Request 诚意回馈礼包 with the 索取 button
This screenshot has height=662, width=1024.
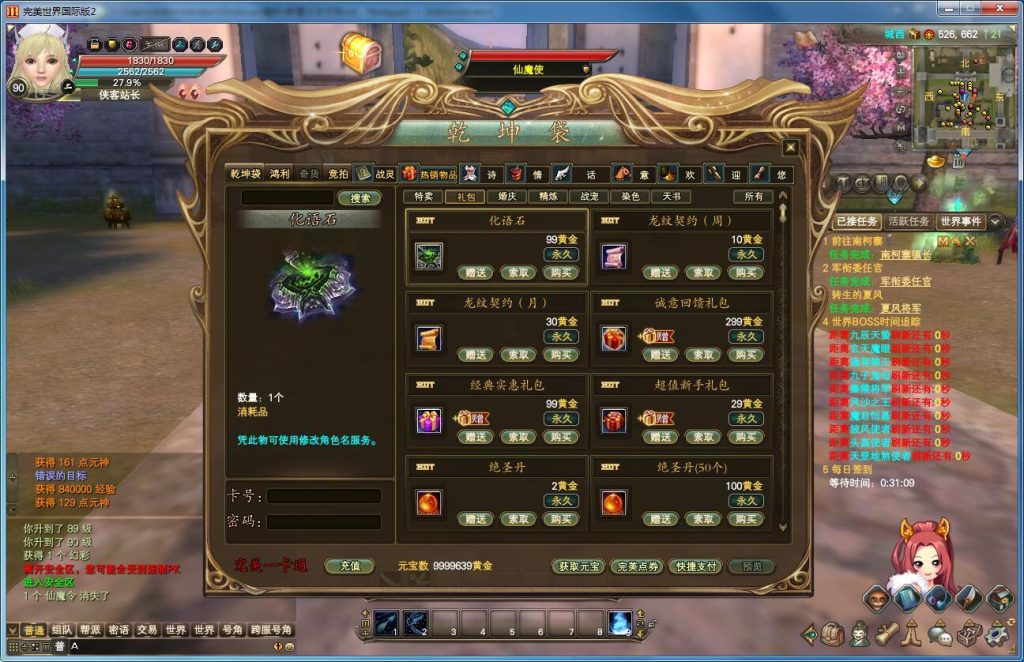coord(703,354)
